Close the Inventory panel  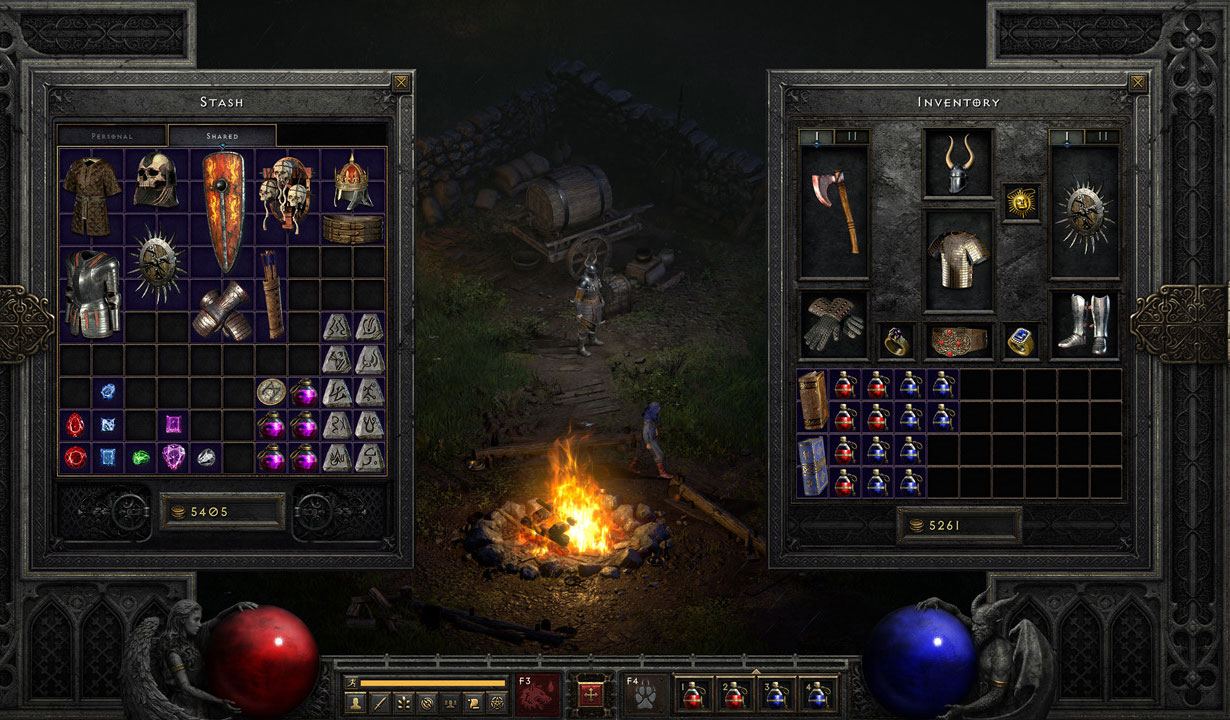(1138, 82)
